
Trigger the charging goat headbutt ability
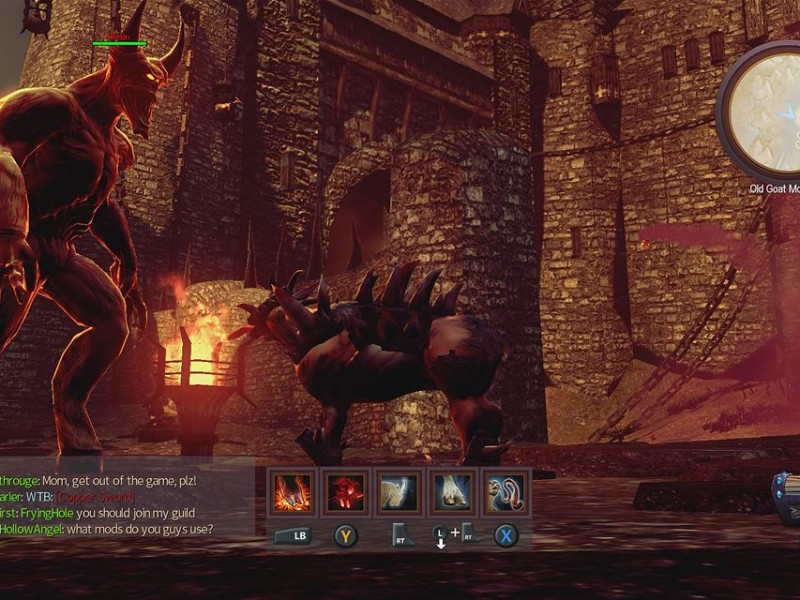click(x=399, y=493)
